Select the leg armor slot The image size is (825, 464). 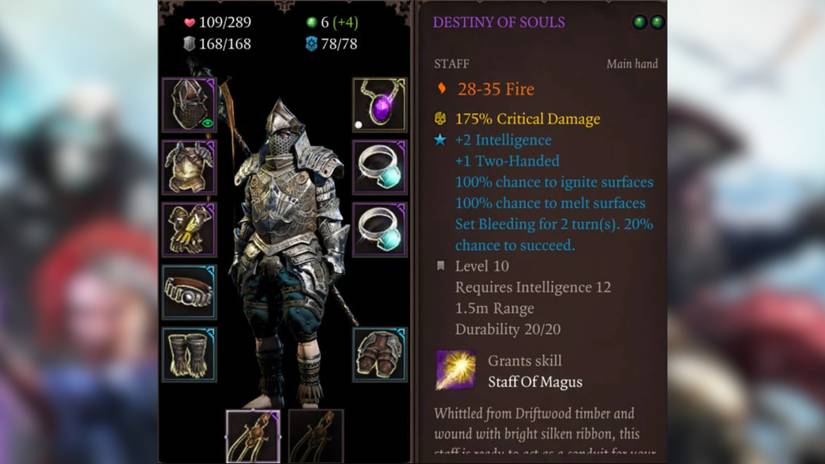click(x=379, y=354)
